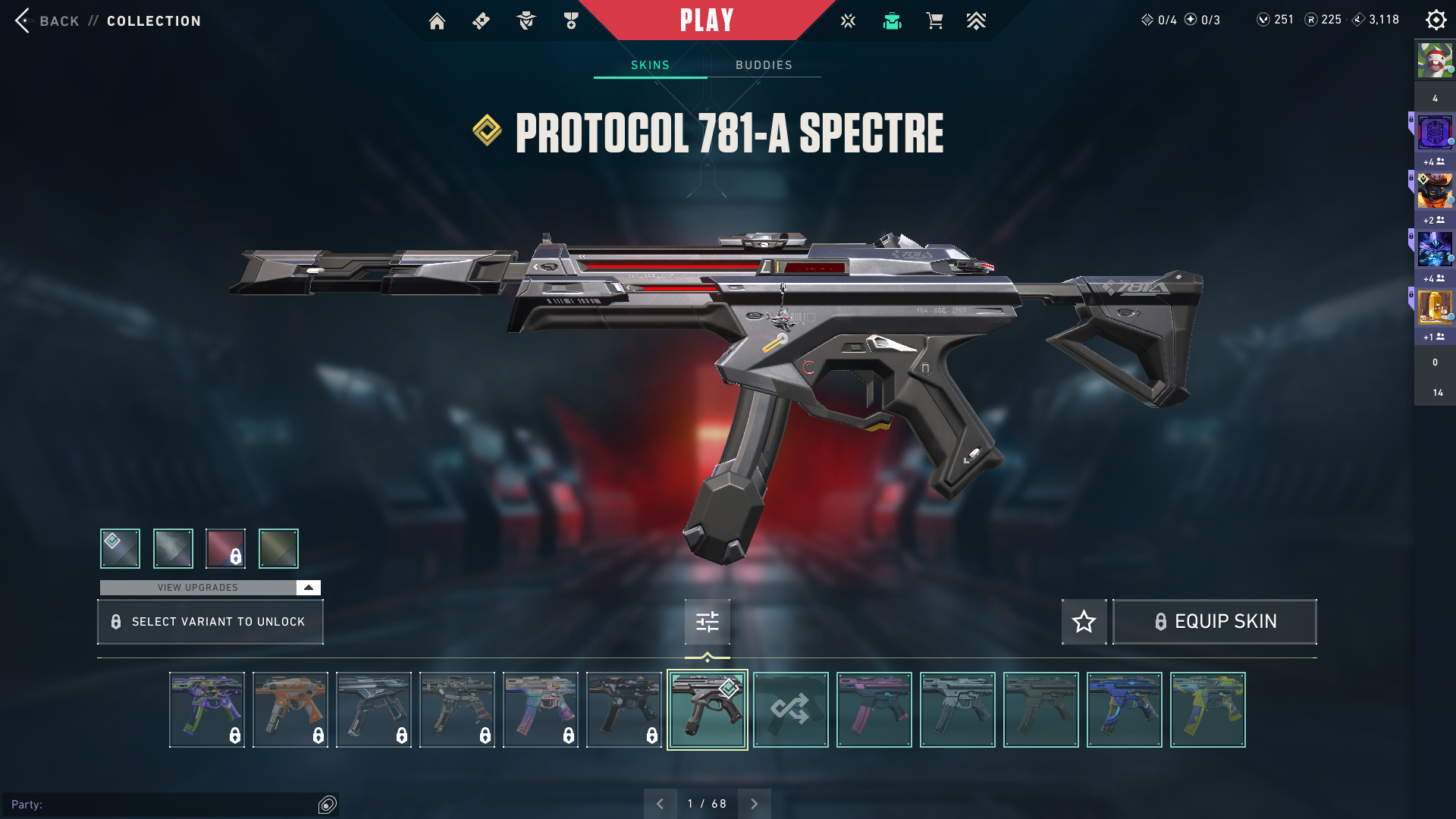Image resolution: width=1456 pixels, height=819 pixels.
Task: Go to the previous skin page
Action: [660, 804]
